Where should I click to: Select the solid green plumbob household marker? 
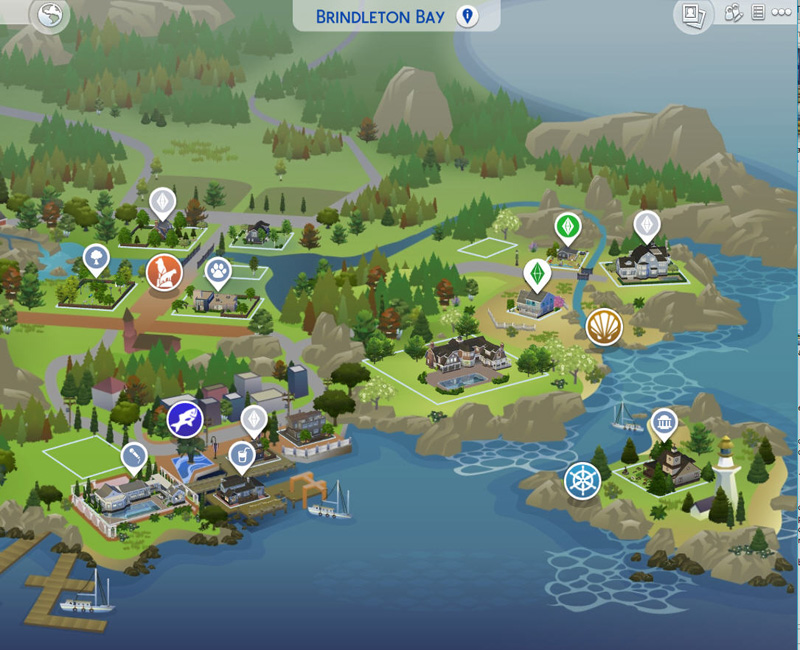coord(568,226)
